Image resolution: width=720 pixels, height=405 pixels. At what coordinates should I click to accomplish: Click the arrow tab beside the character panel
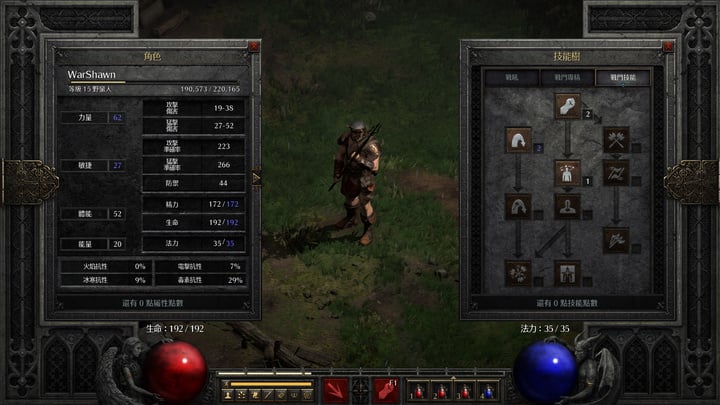click(x=257, y=179)
